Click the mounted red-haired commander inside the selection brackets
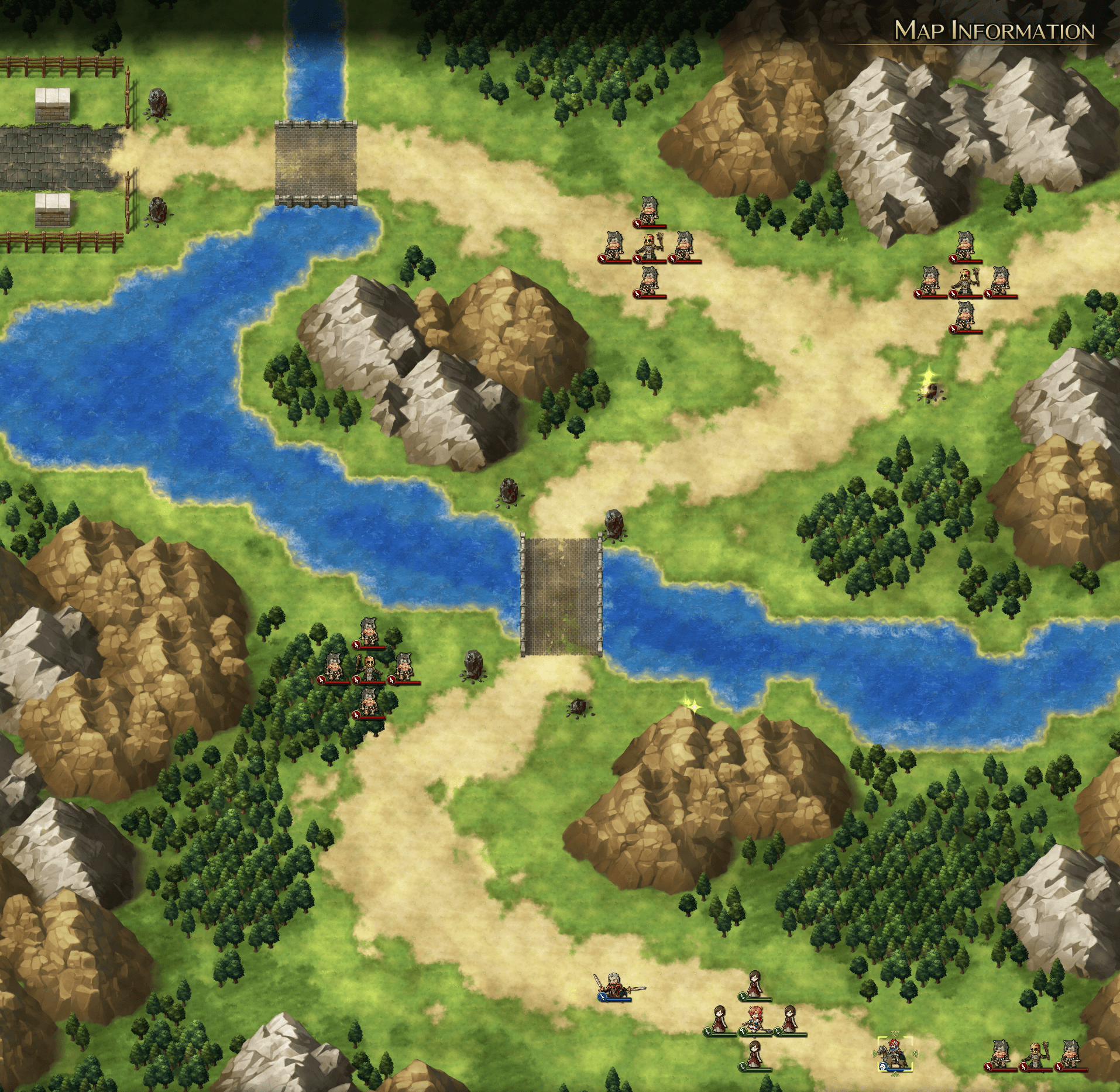Image resolution: width=1120 pixels, height=1092 pixels. point(894,1053)
